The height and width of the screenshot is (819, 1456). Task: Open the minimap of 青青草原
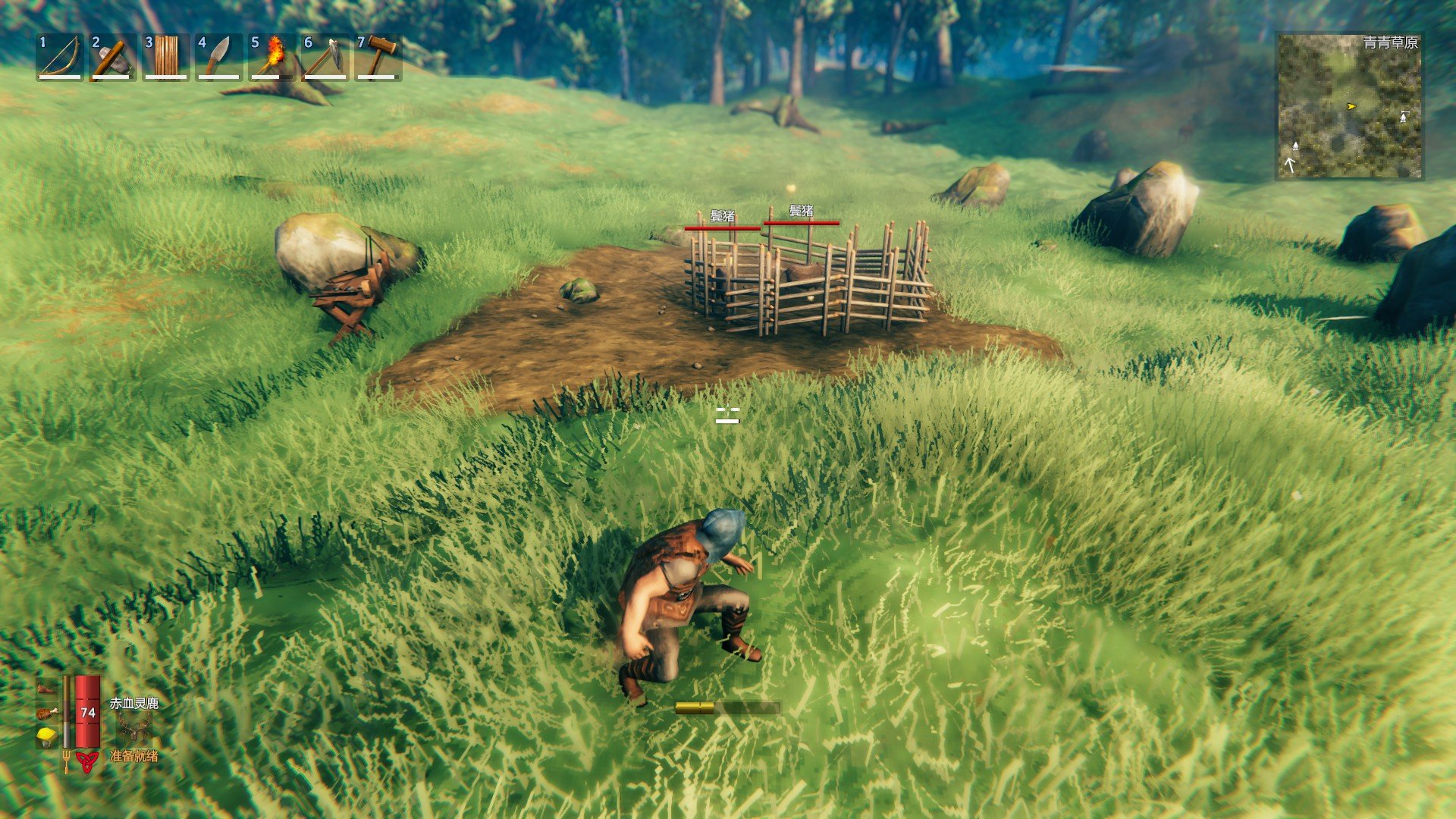point(1349,106)
